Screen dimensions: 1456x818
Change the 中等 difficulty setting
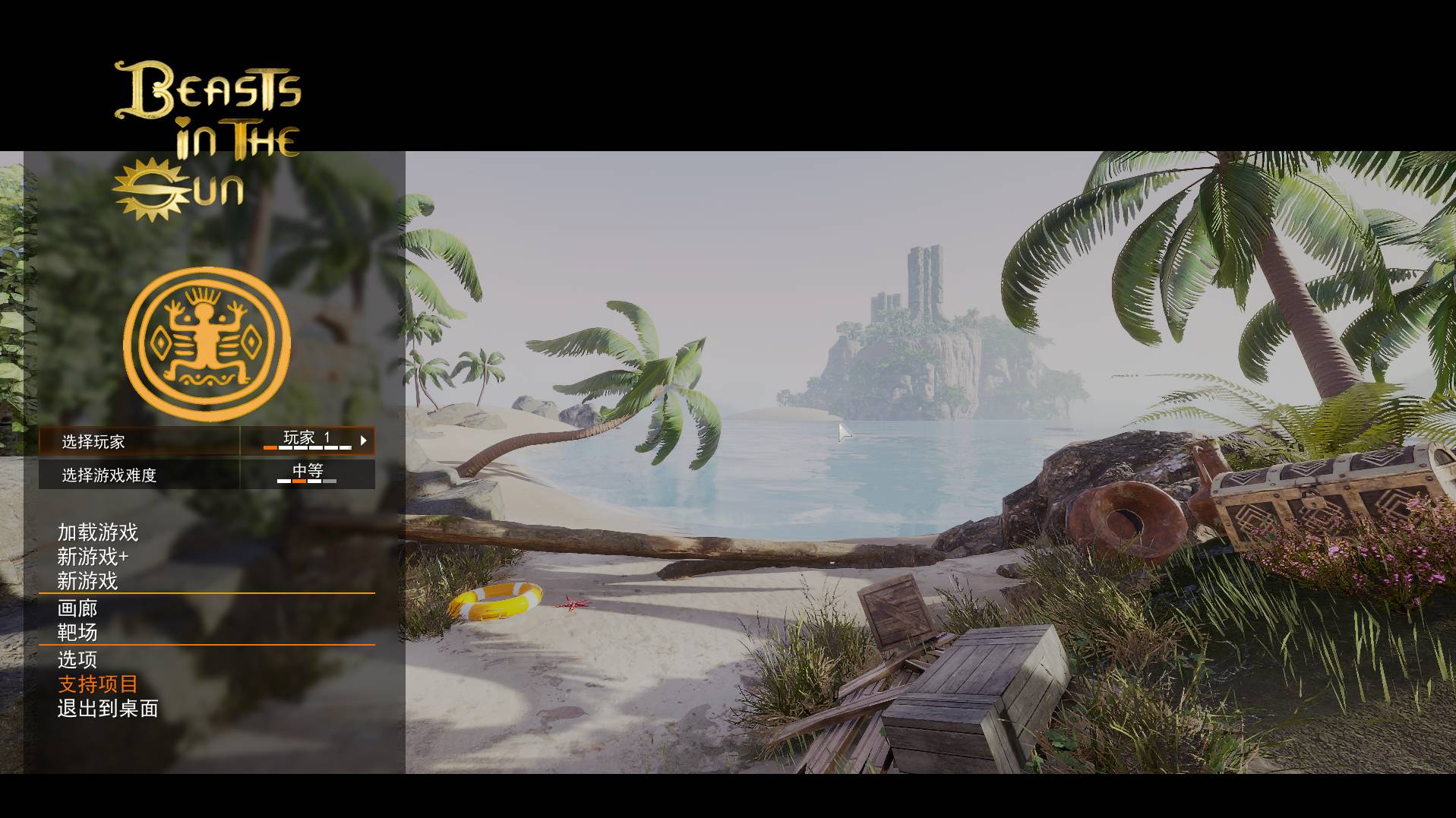pyautogui.click(x=307, y=474)
